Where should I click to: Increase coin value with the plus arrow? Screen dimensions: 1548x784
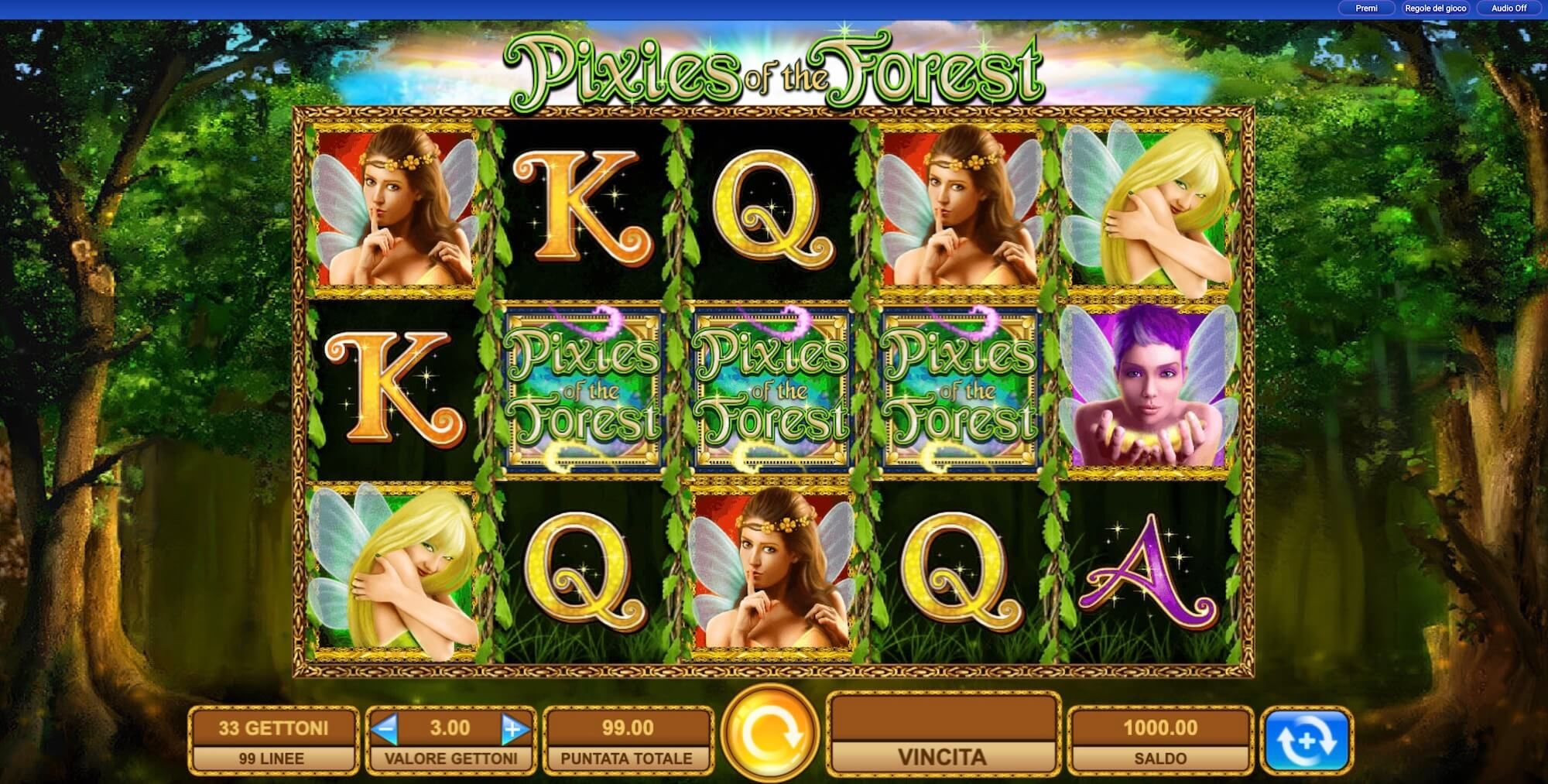point(515,727)
